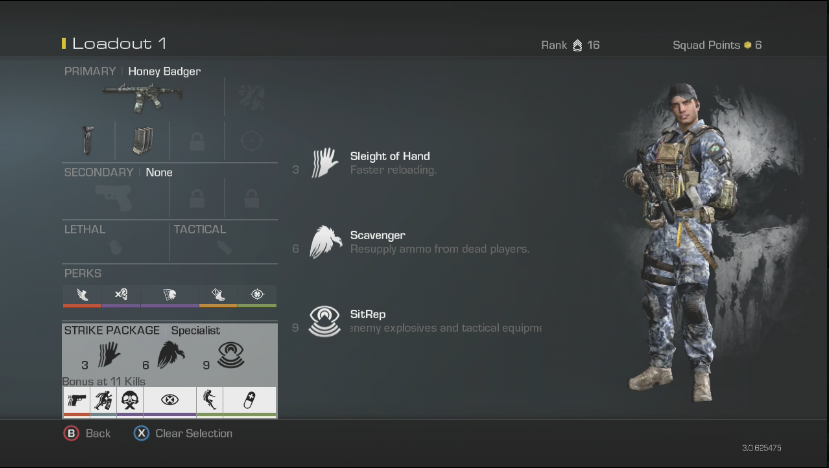
Task: Select the winged boot perk with red bar
Action: point(82,294)
